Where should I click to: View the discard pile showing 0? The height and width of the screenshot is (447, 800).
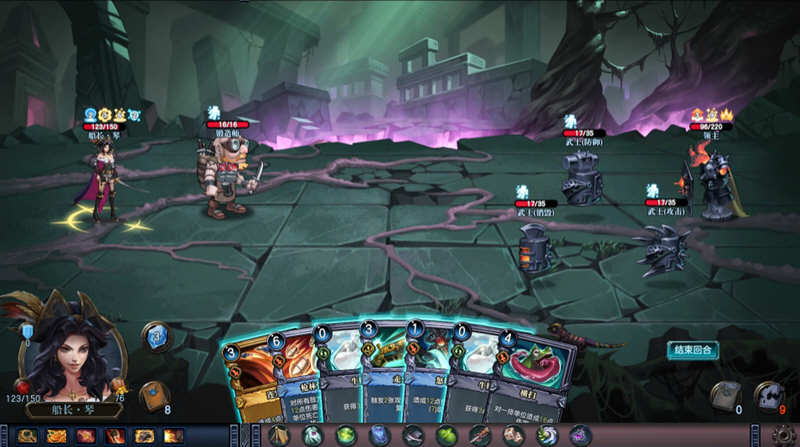pyautogui.click(x=726, y=396)
